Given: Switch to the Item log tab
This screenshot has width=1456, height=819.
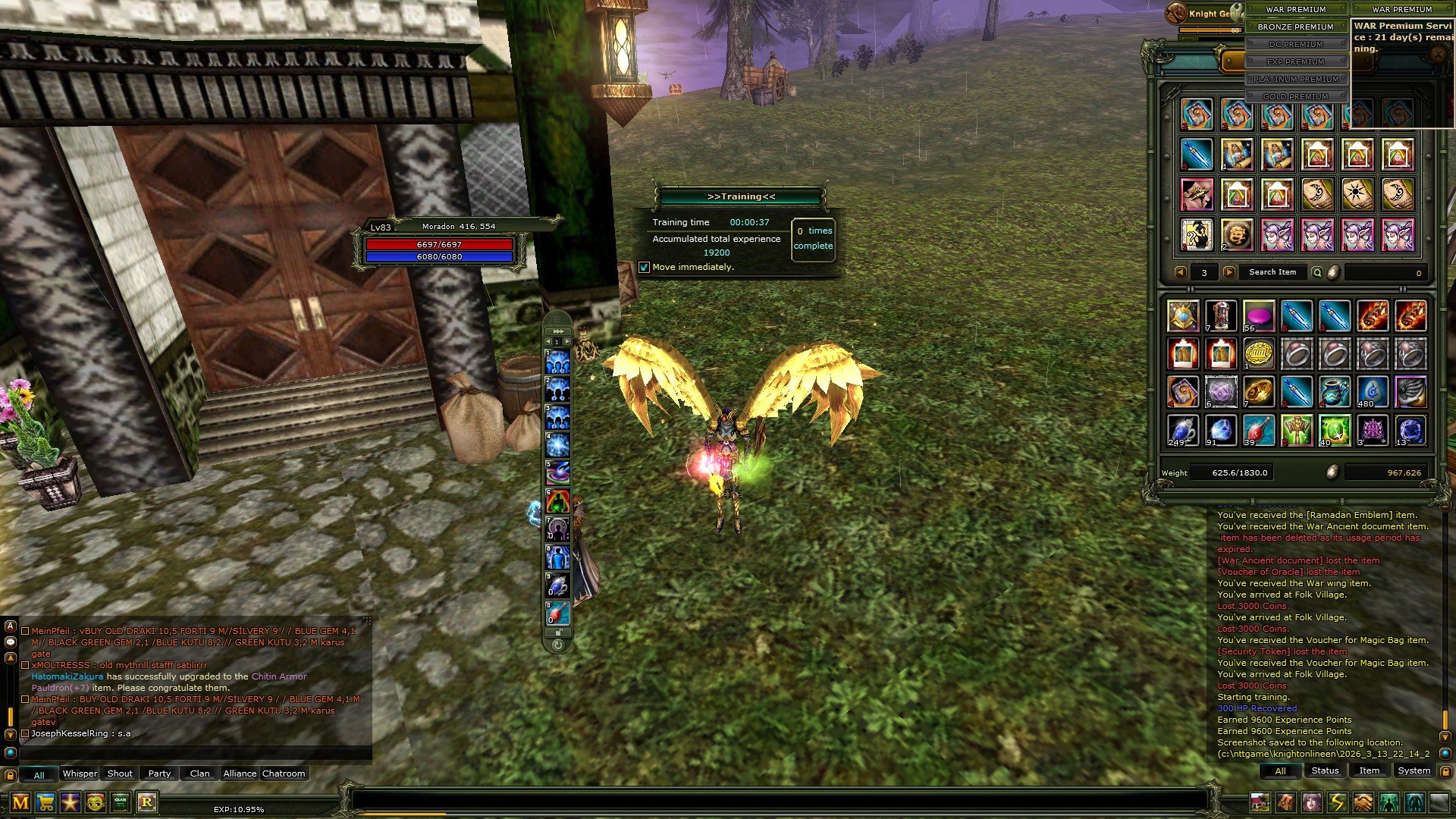Looking at the screenshot, I should pyautogui.click(x=1369, y=770).
